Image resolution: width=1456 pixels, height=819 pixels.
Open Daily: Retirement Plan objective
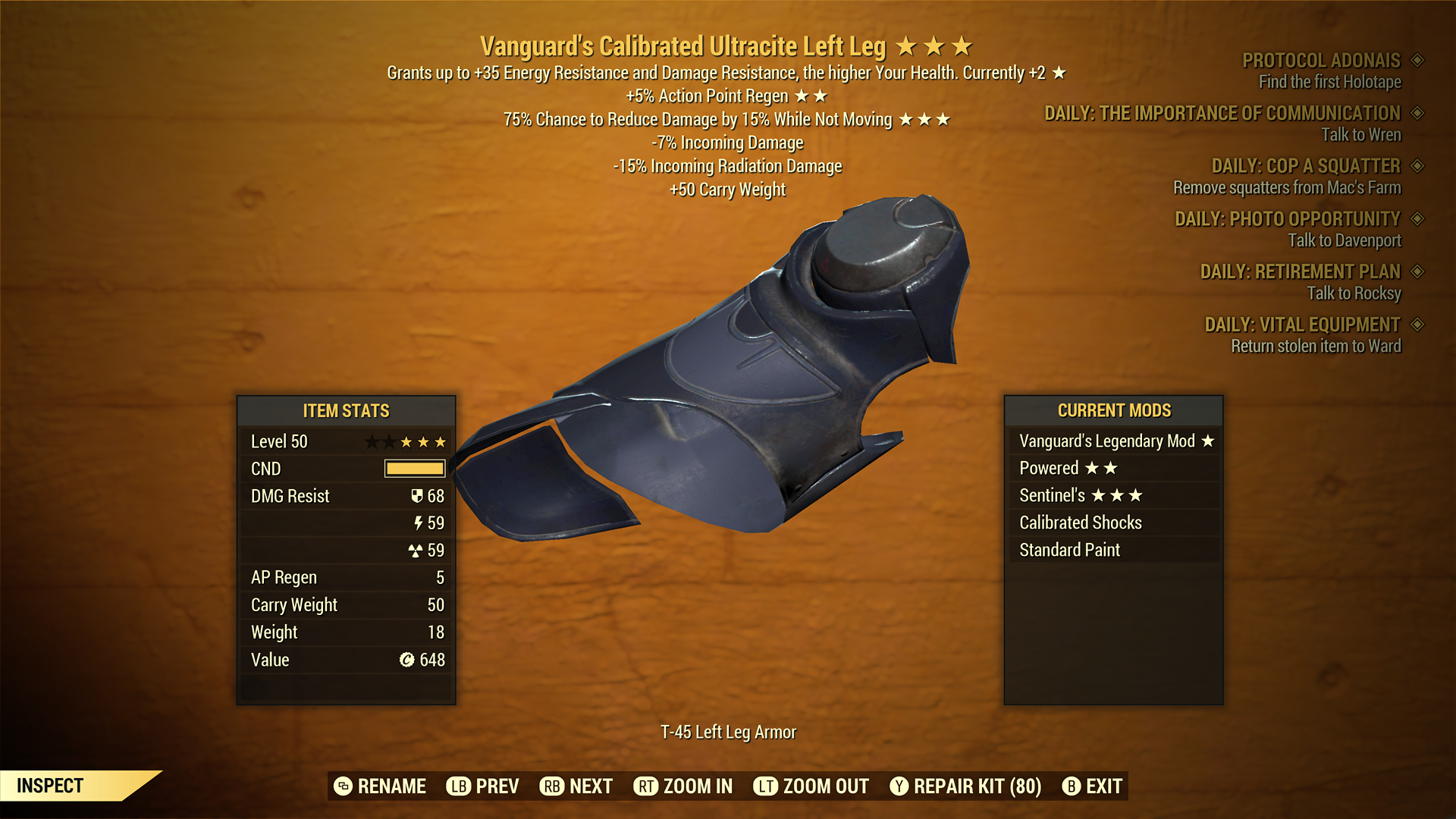[1300, 271]
